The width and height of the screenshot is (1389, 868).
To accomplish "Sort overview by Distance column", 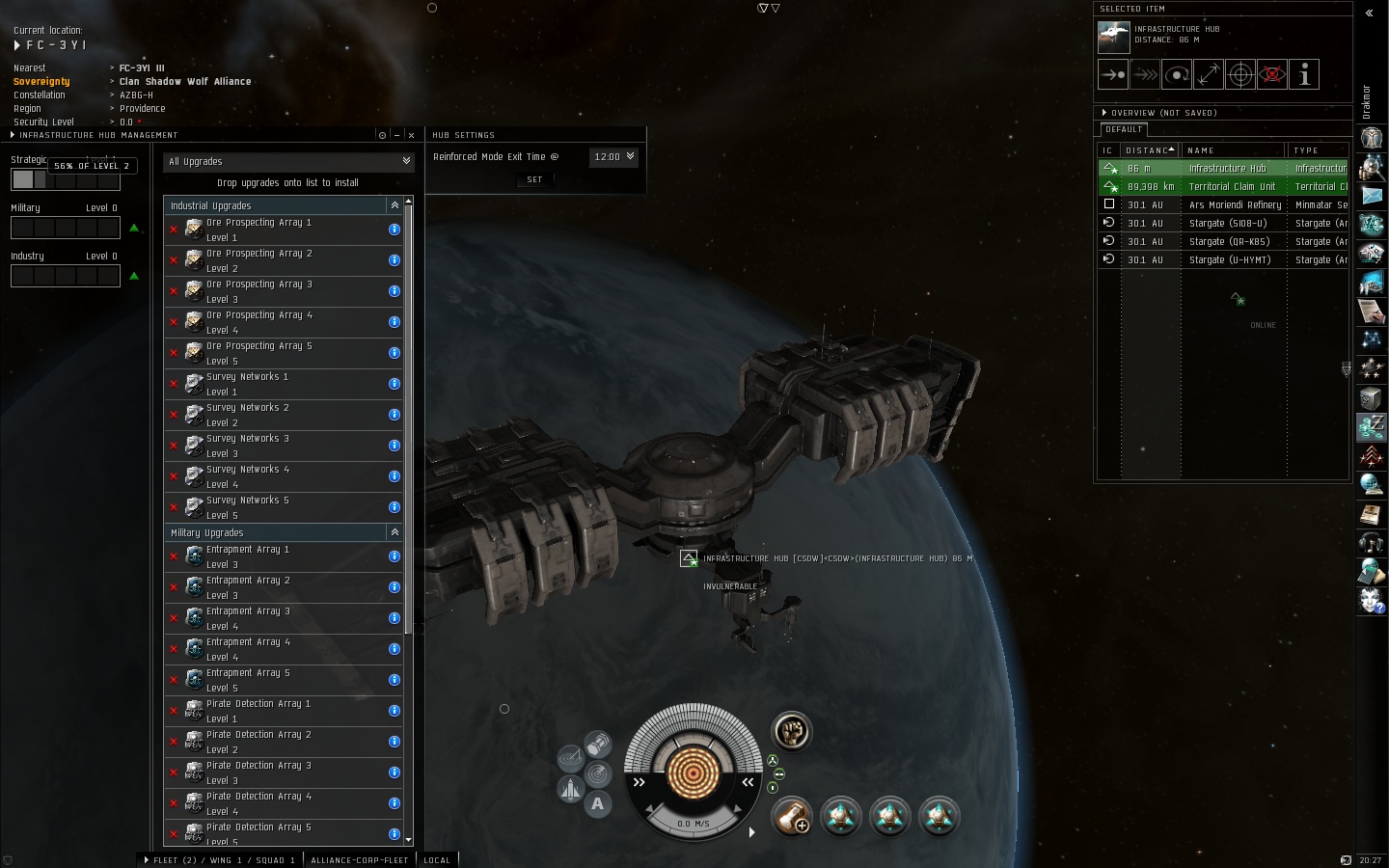I will click(x=1148, y=150).
